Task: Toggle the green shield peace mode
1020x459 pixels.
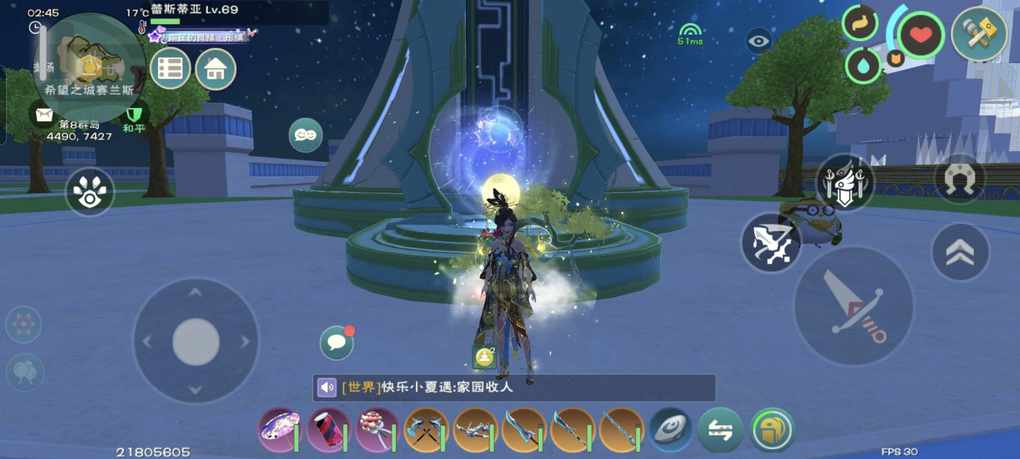Action: pos(134,113)
